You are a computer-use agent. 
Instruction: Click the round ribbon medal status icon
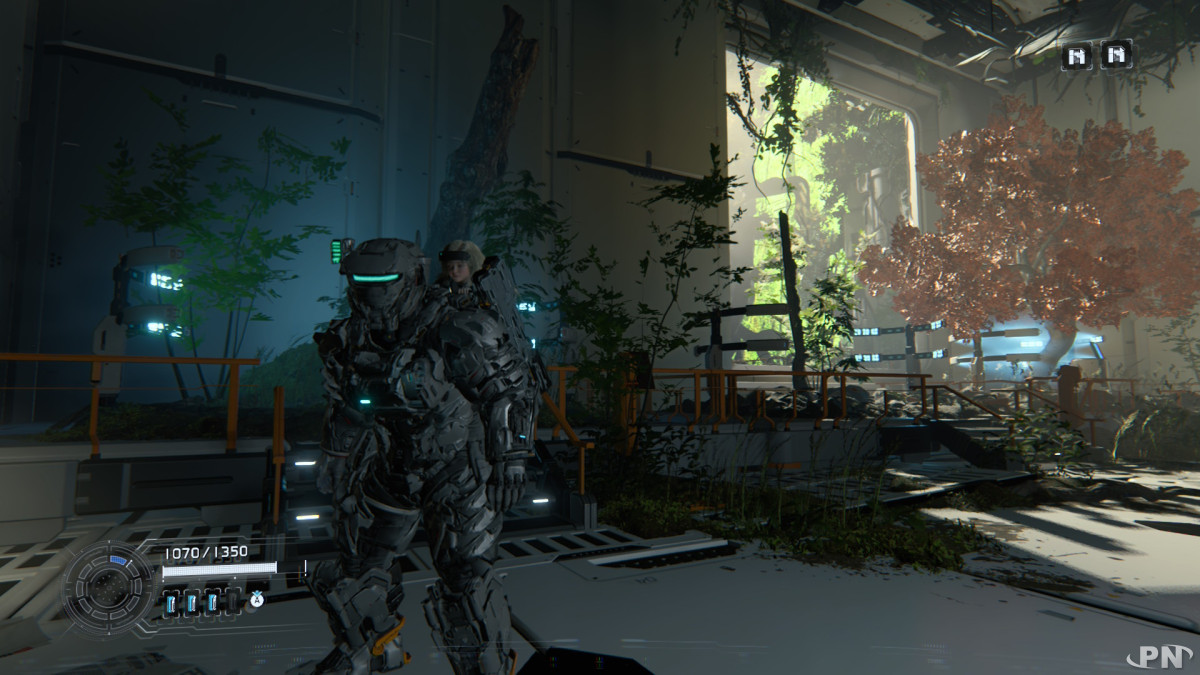257,600
